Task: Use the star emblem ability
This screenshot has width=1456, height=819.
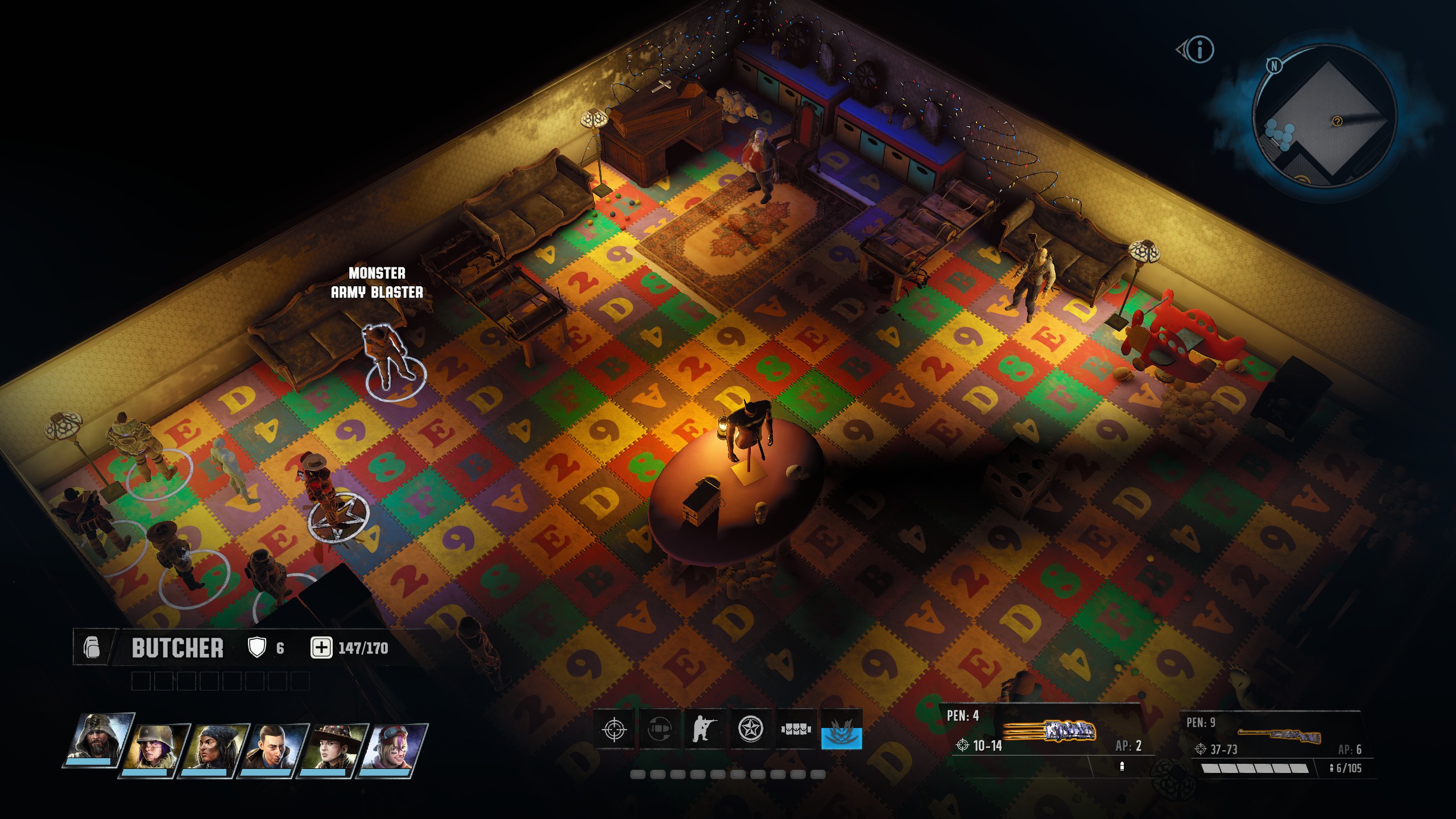Action: (x=751, y=729)
